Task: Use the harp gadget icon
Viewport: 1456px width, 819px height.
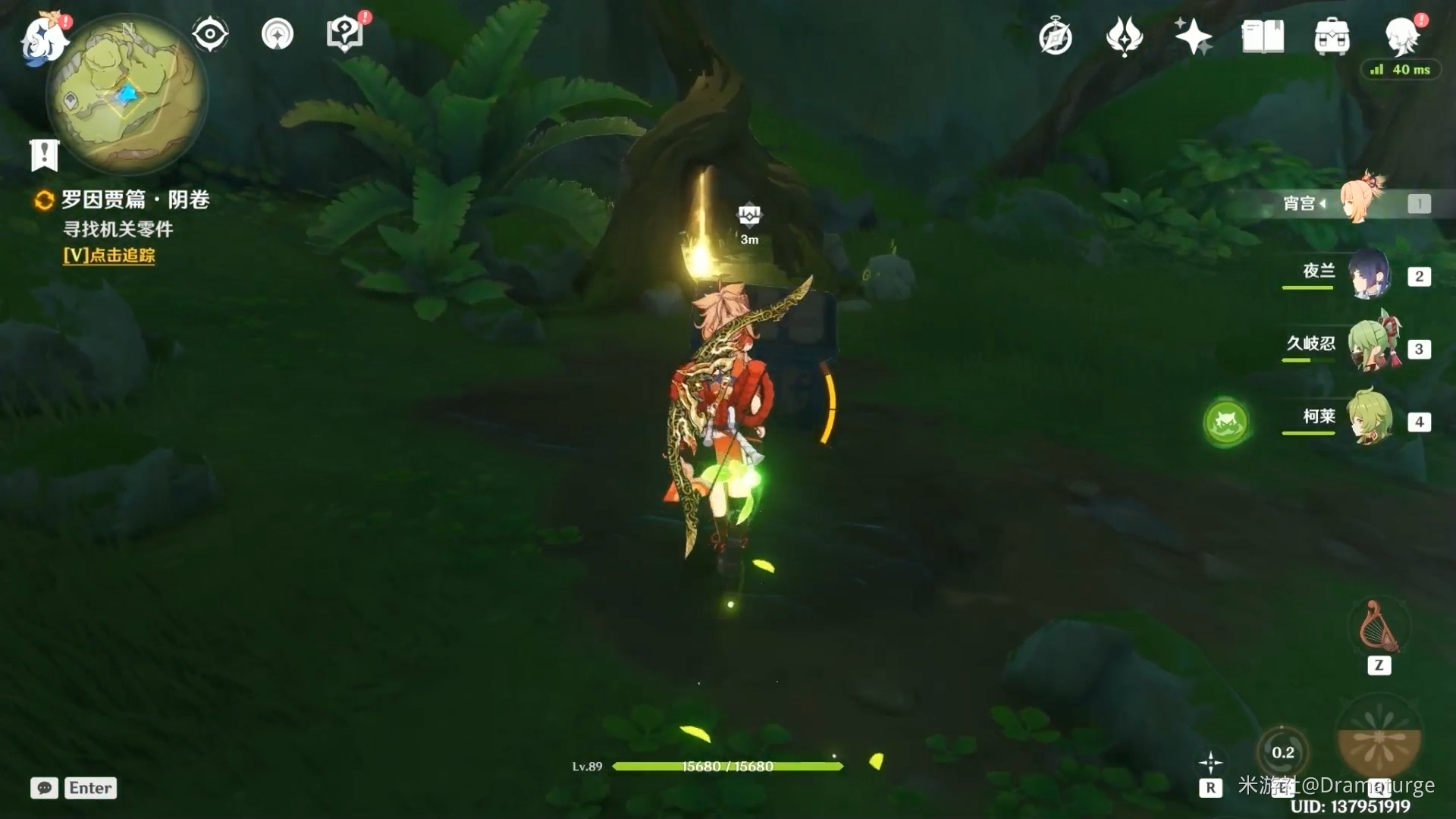Action: (x=1379, y=628)
